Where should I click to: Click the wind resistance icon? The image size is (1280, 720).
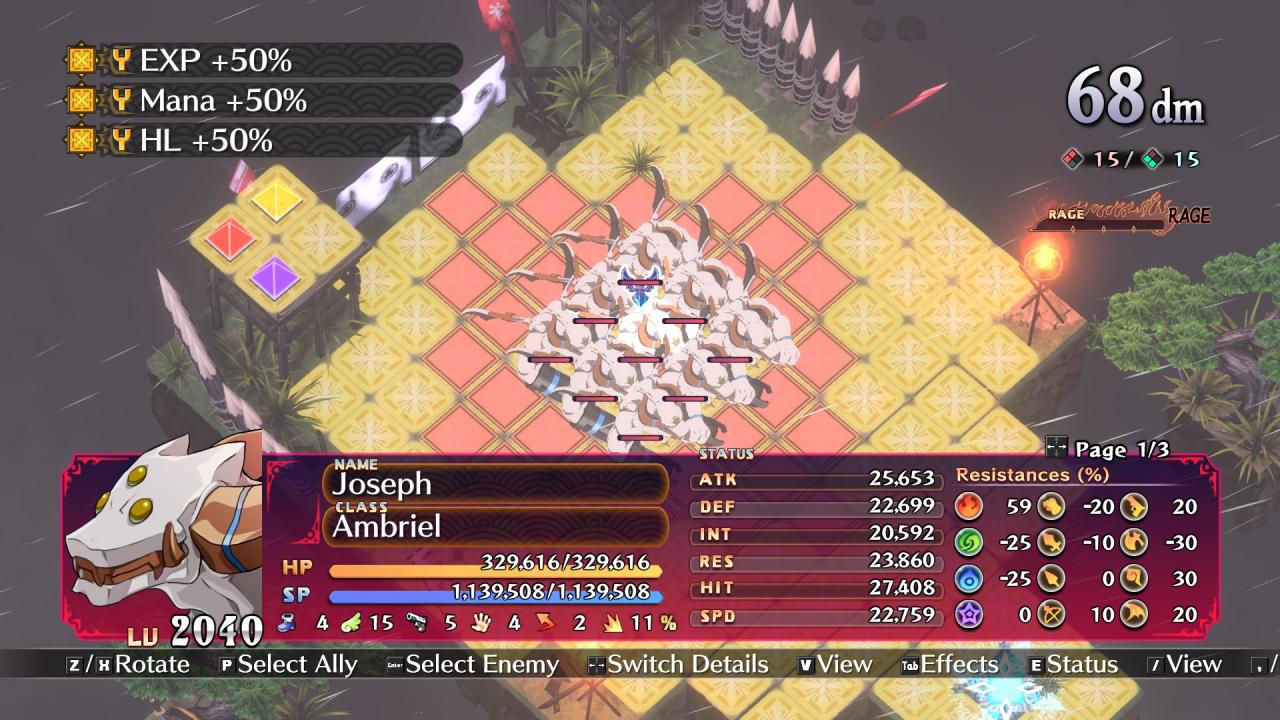(968, 543)
